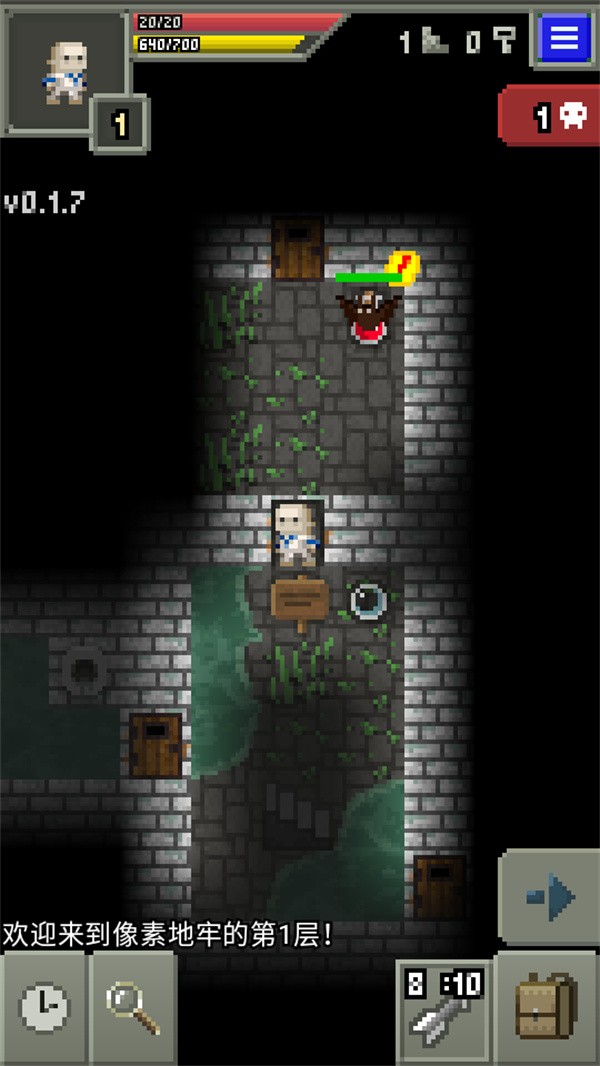Viewport: 600px width, 1066px height.
Task: Activate the magnifying glass search button
Action: tap(134, 1007)
